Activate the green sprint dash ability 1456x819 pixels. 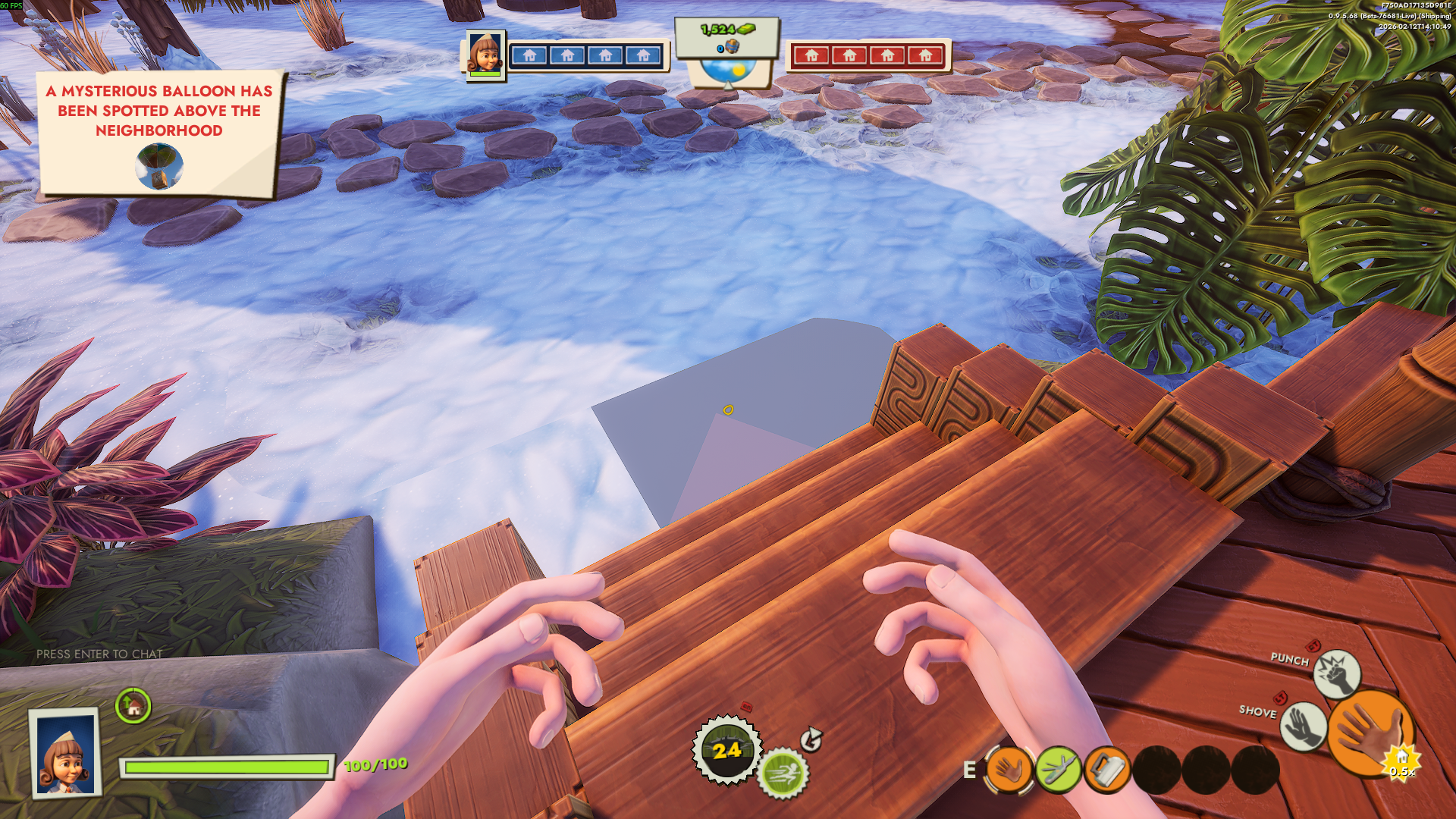pos(783,773)
